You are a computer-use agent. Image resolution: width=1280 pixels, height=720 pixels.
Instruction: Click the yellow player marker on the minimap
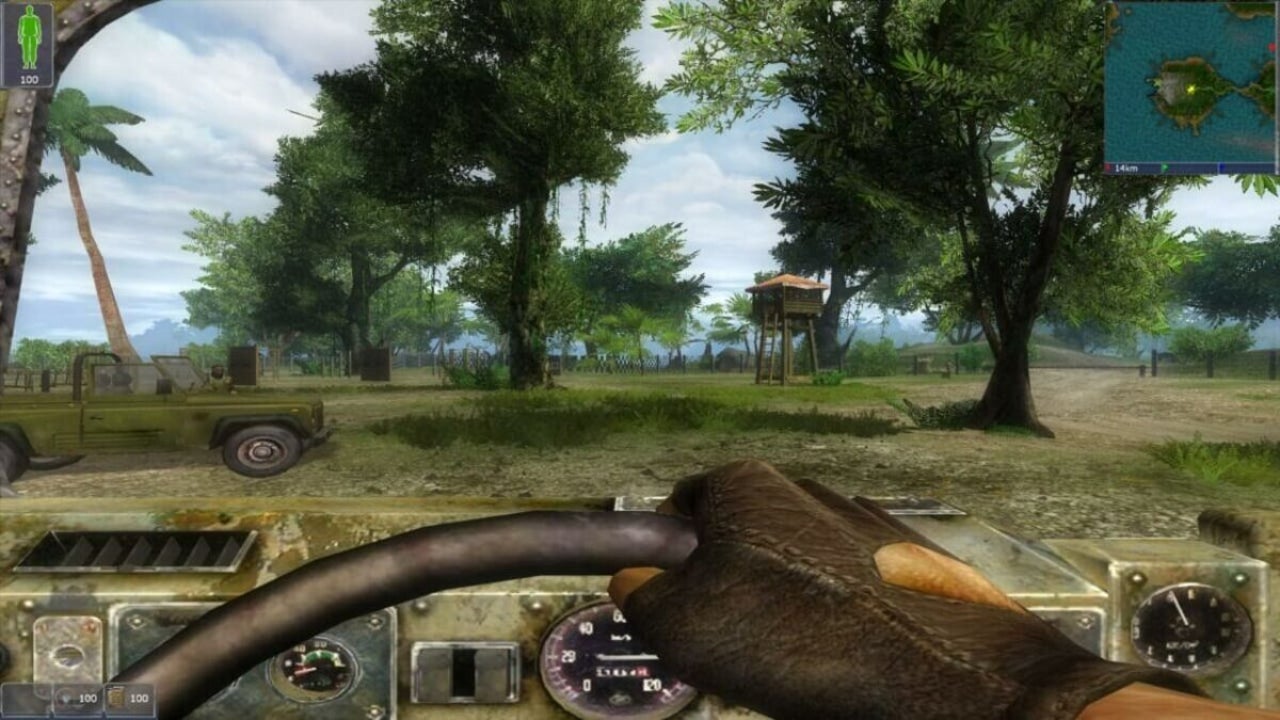tap(1190, 89)
